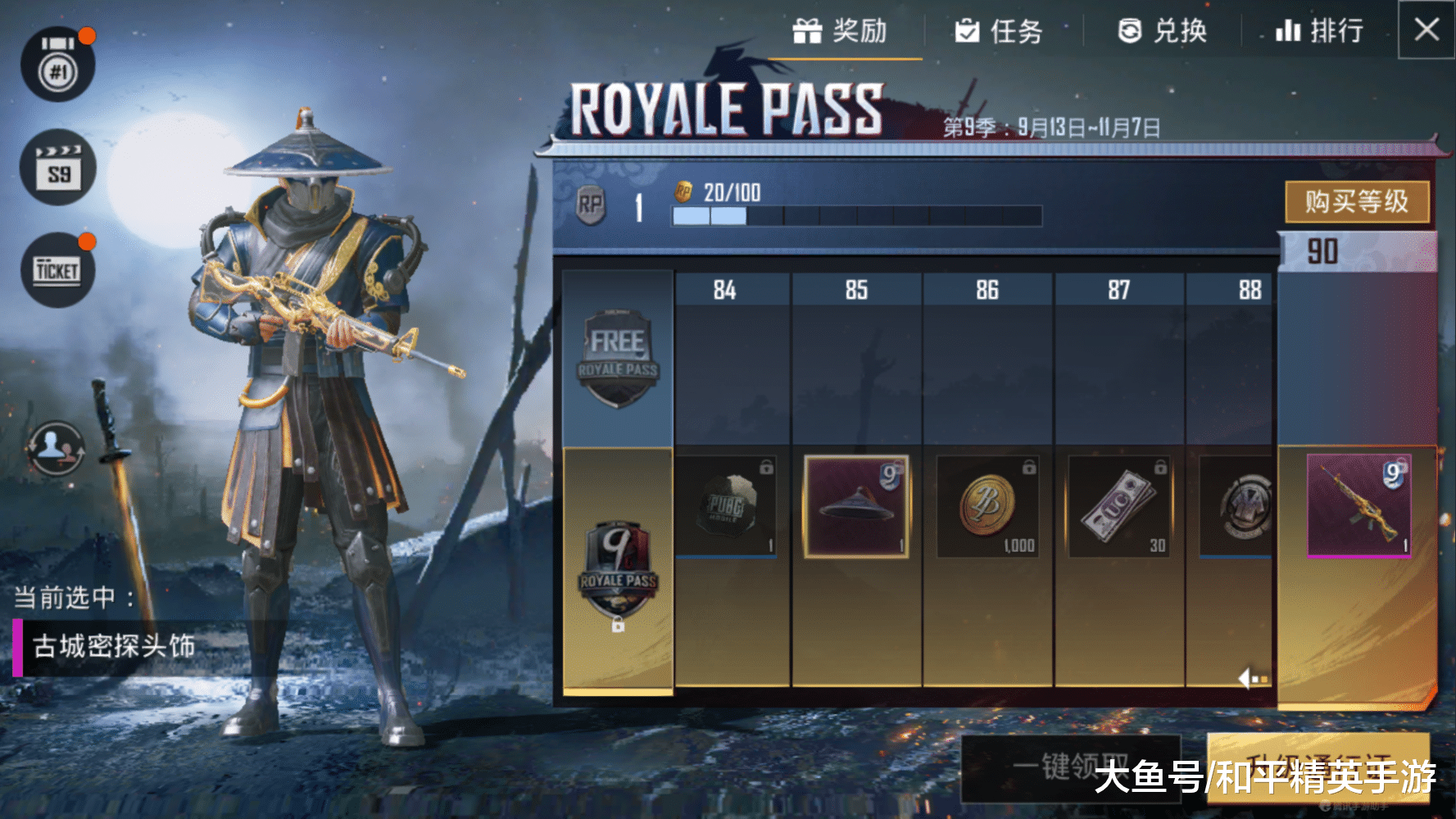The width and height of the screenshot is (1456, 819).
Task: Open the TICKET icon
Action: [57, 270]
